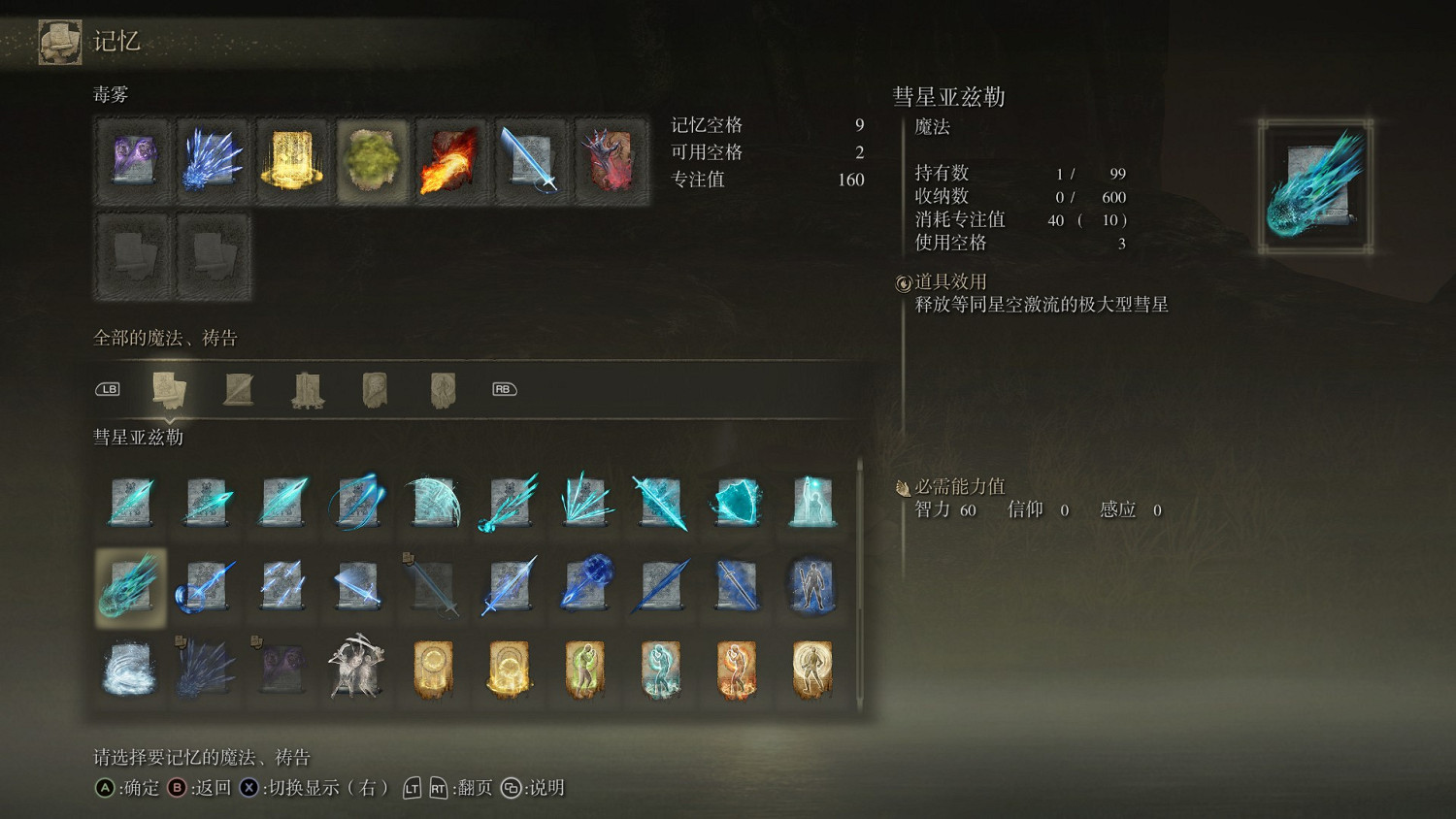Switch to the last spell category tab

click(x=444, y=387)
